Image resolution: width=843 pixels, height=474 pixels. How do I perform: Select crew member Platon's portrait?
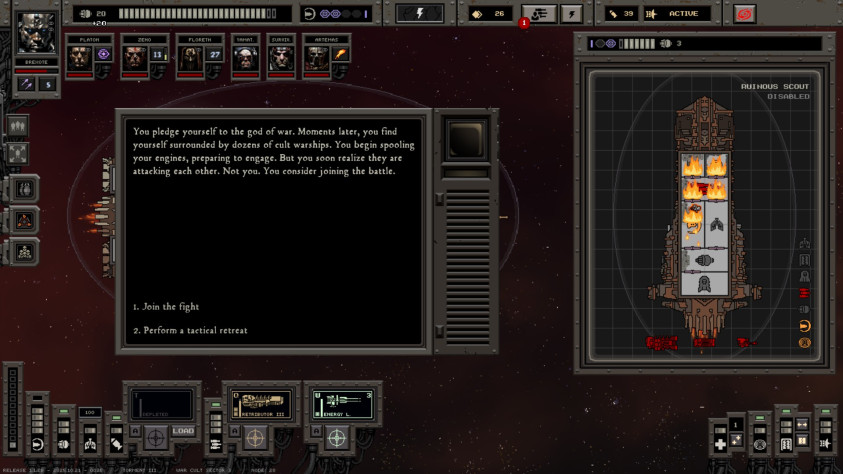click(x=80, y=59)
